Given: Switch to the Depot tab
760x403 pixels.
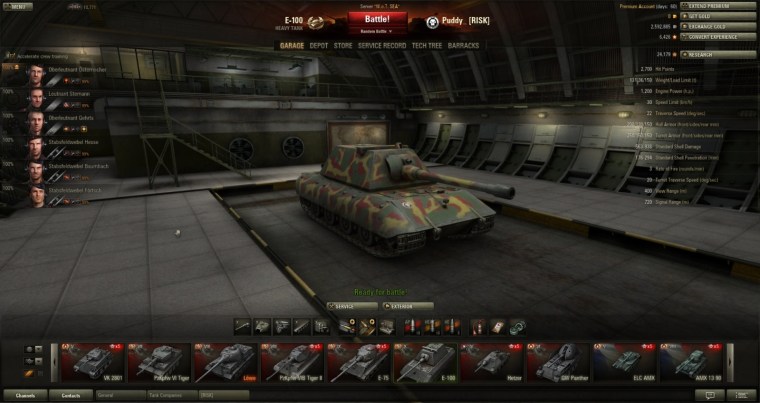Looking at the screenshot, I should 318,45.
